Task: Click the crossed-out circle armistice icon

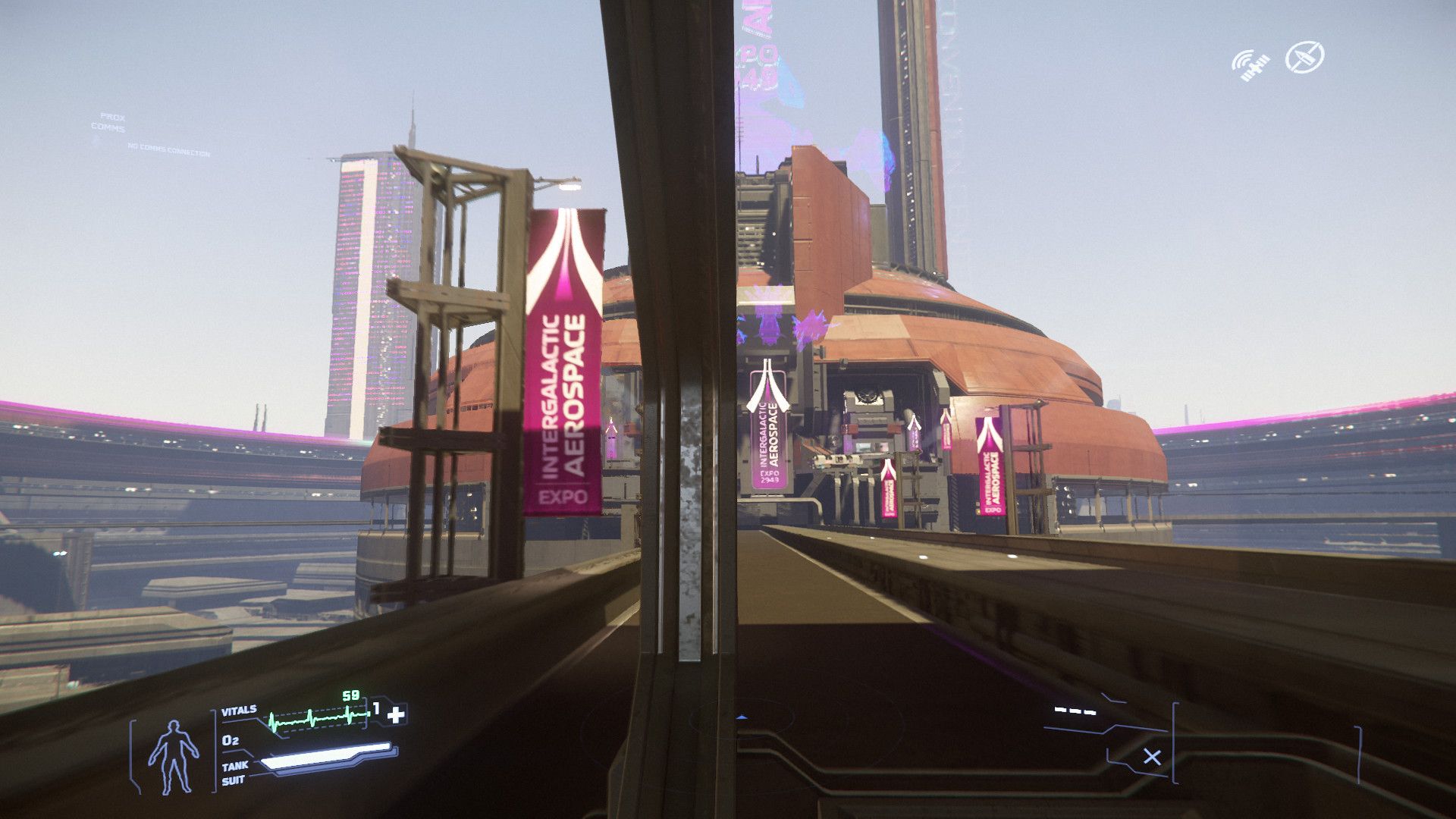Action: 1305,57
